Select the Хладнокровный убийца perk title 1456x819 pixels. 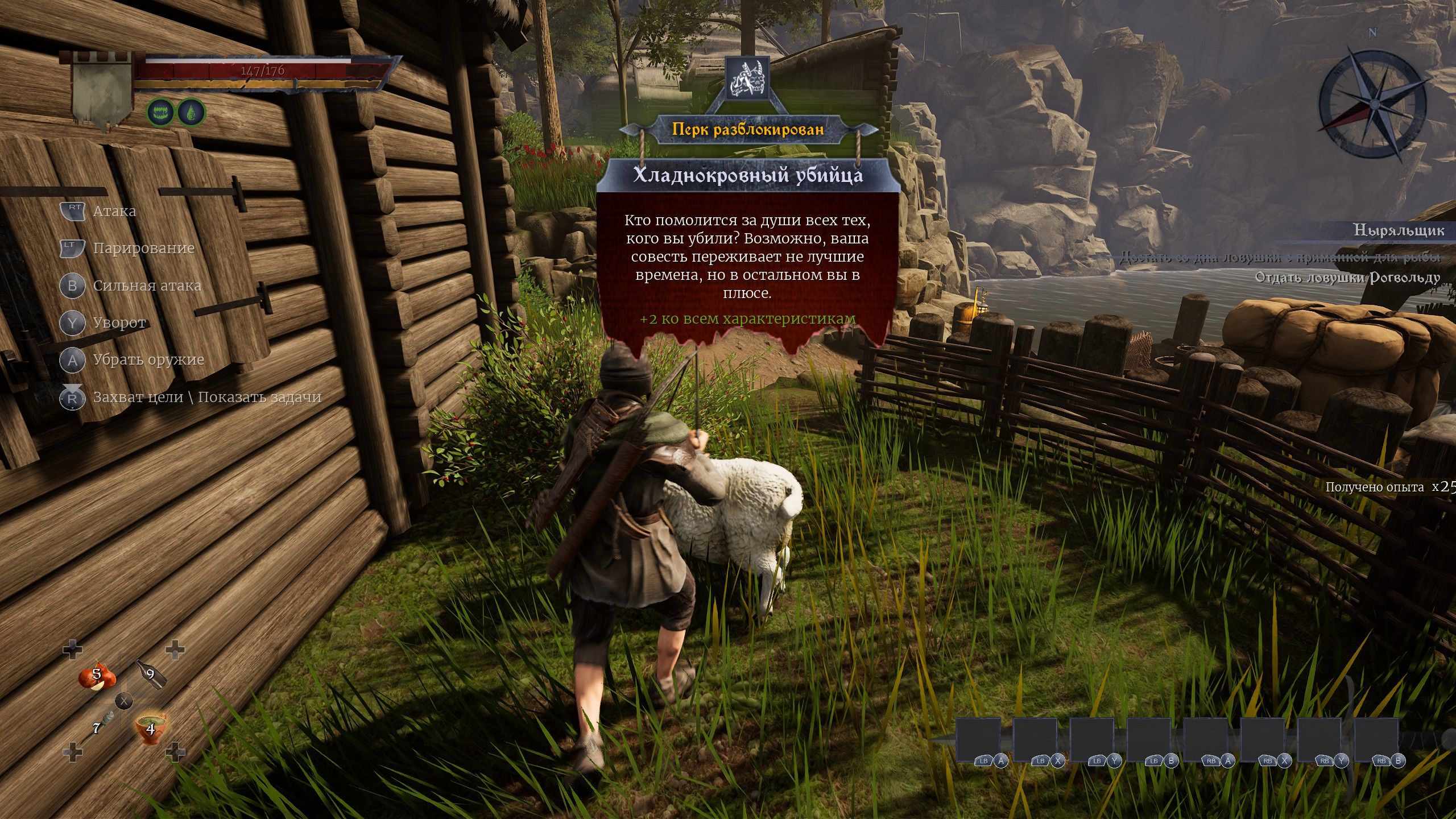(x=747, y=176)
